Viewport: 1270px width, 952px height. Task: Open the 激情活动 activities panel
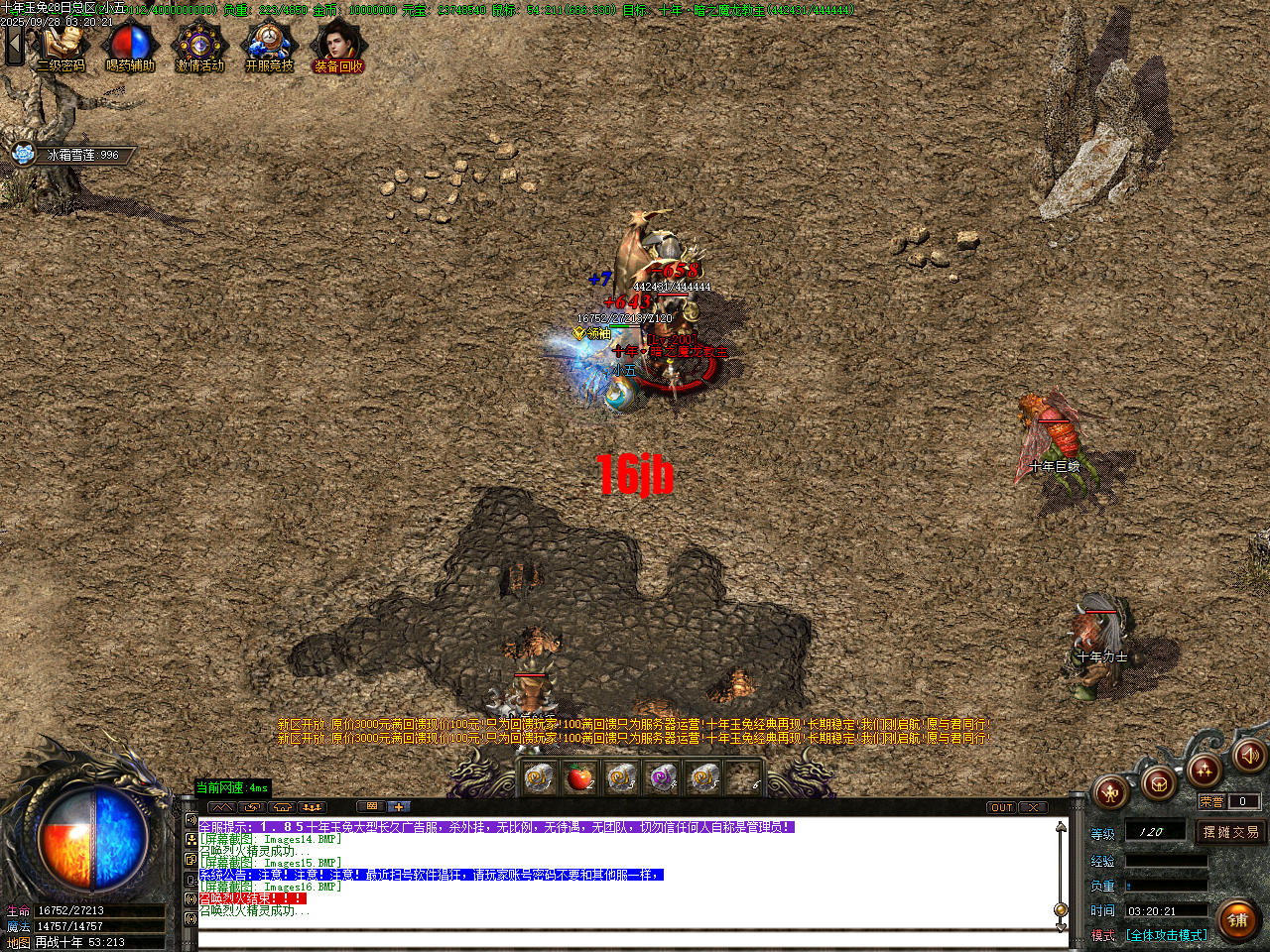pyautogui.click(x=198, y=42)
